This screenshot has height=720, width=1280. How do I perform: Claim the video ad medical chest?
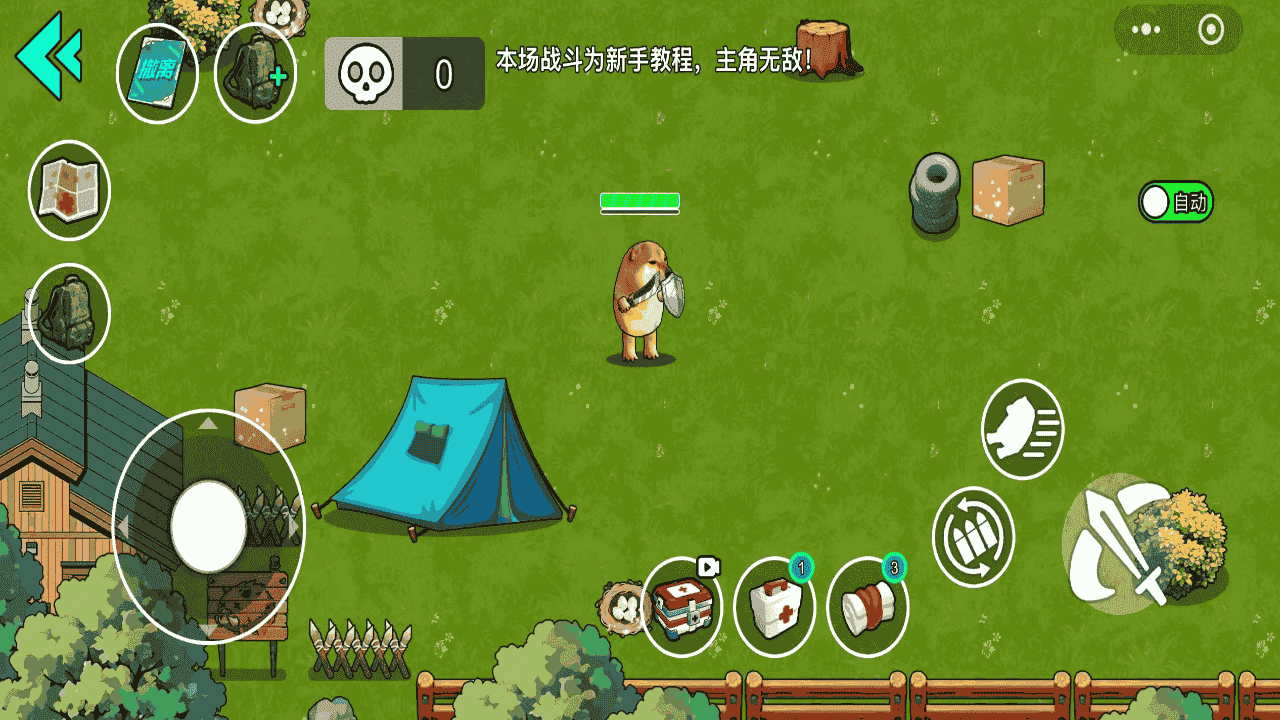(682, 607)
